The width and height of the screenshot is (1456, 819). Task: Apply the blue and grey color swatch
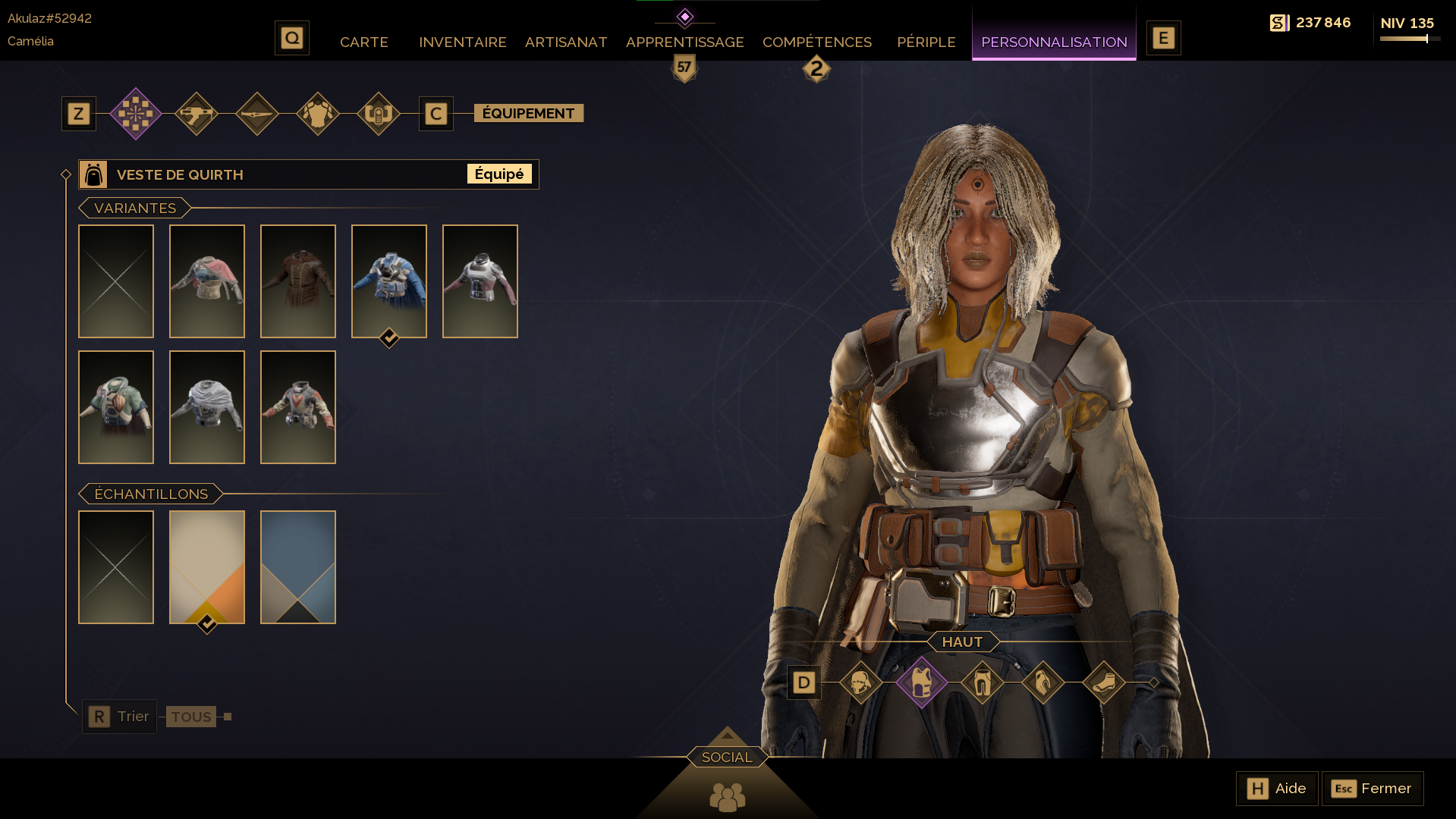(x=298, y=566)
